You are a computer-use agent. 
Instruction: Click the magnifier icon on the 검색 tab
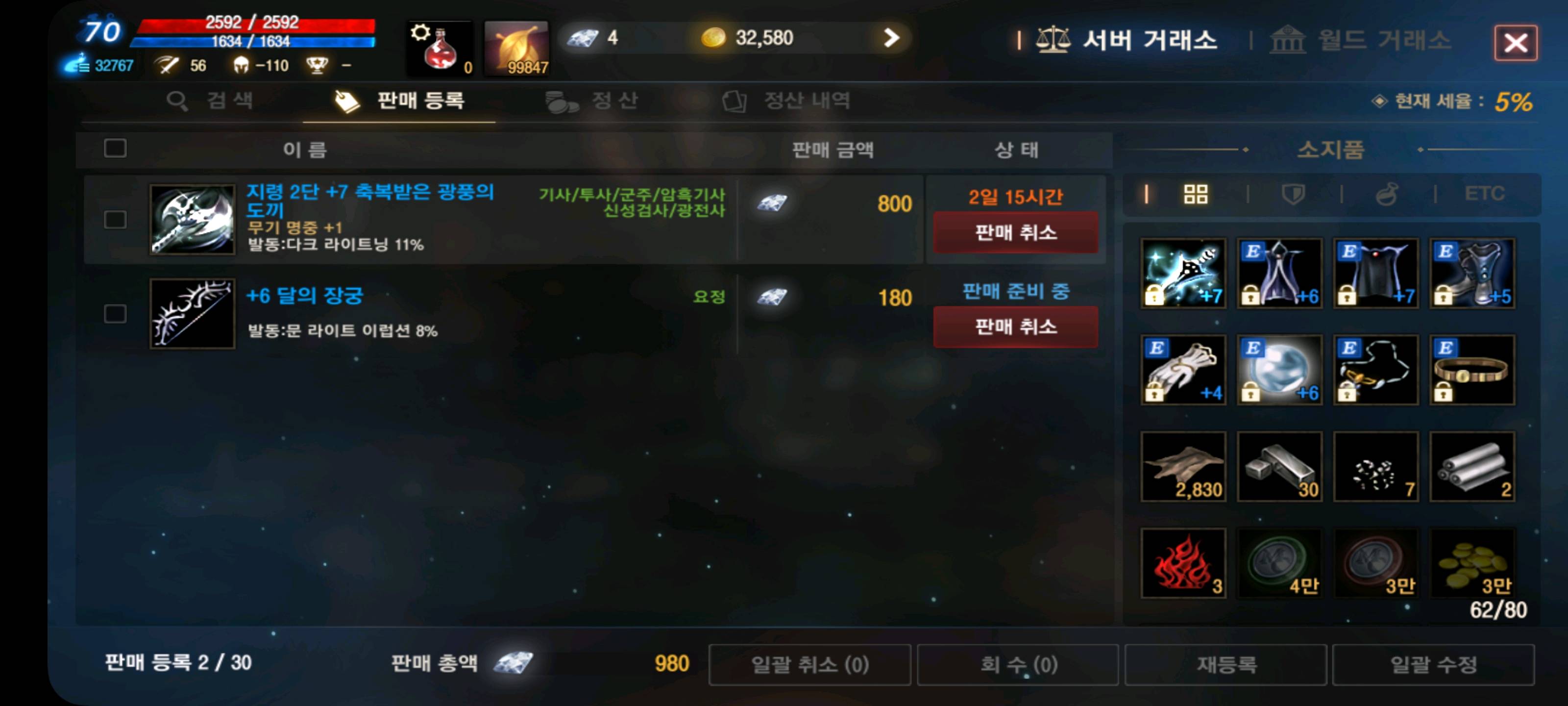pos(178,101)
